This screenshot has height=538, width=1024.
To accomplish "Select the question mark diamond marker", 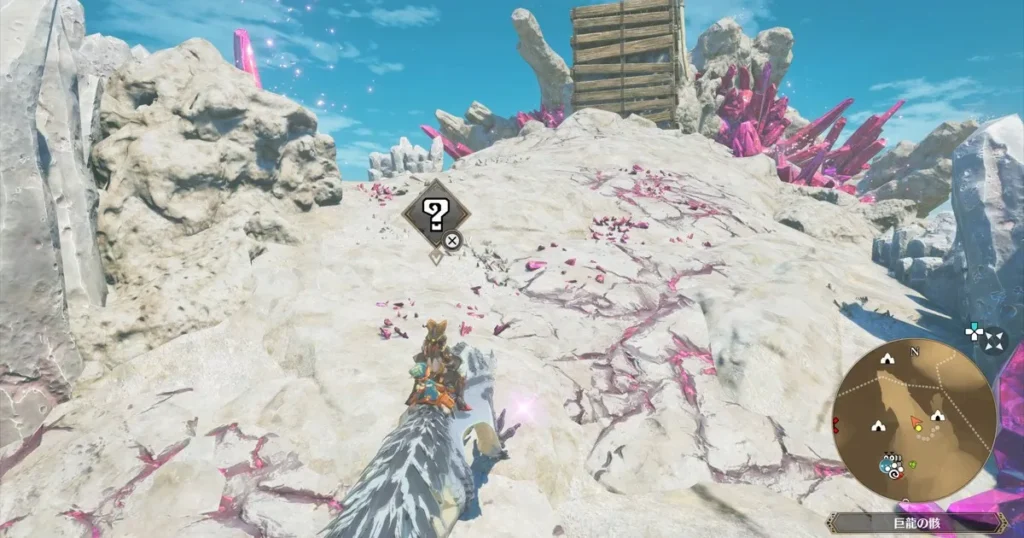I will click(x=435, y=214).
